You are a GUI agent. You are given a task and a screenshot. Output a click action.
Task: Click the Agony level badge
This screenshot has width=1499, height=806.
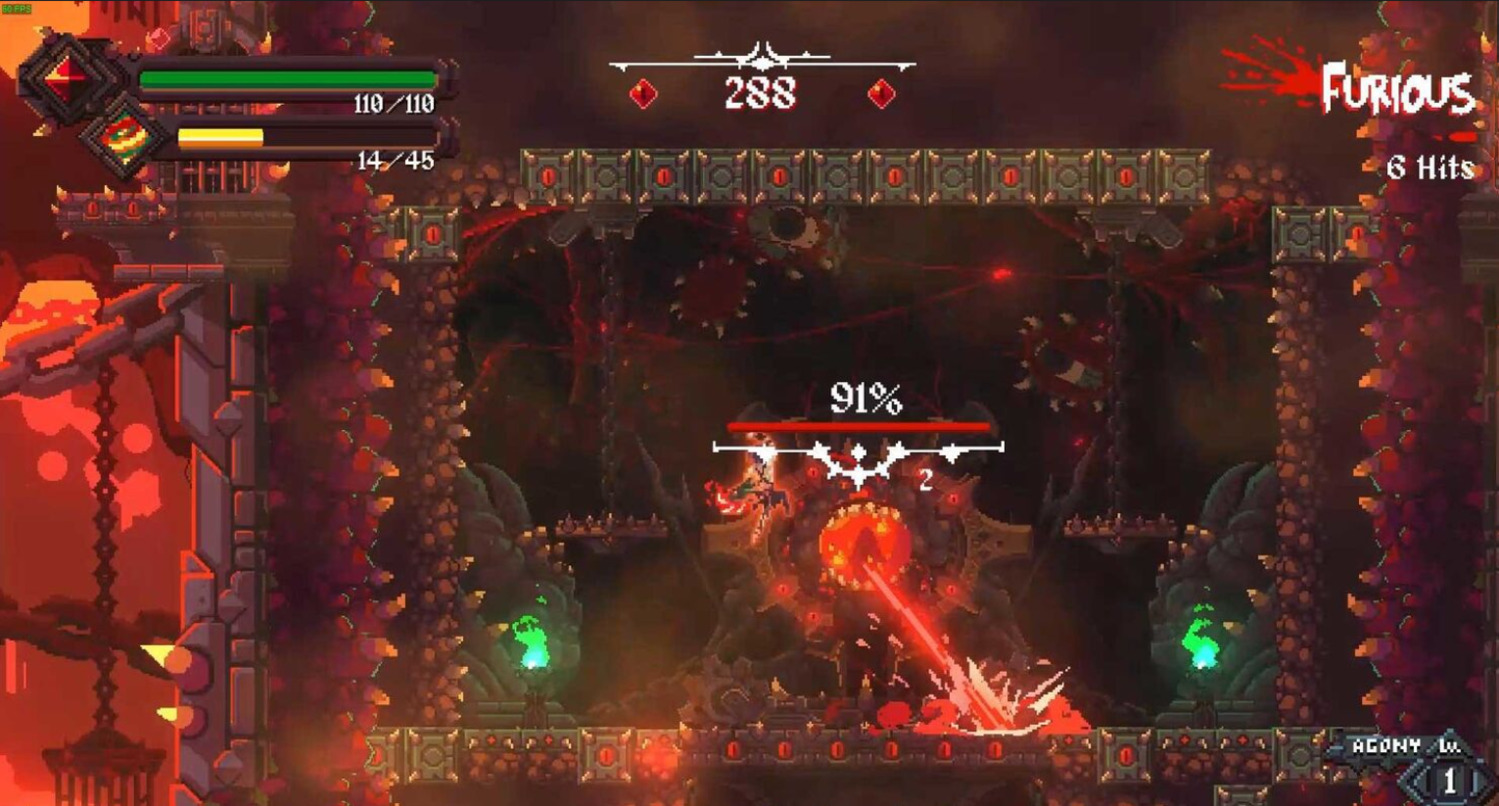click(1448, 778)
